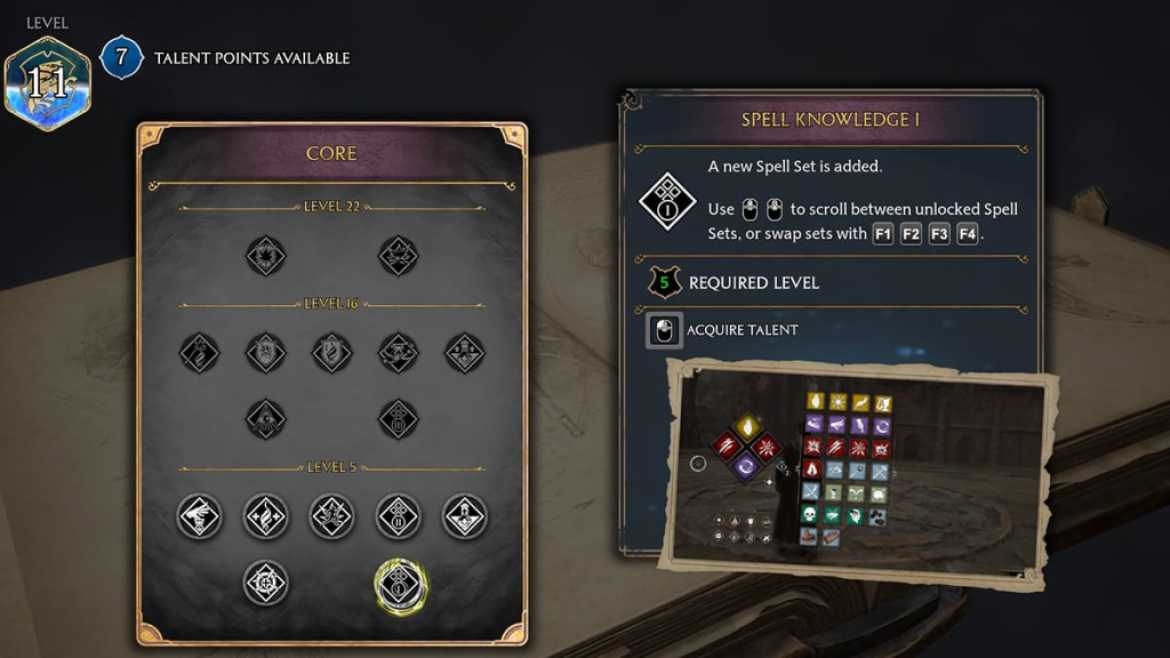Choose the starburst talent under Level 22
This screenshot has width=1170, height=658.
coord(266,256)
